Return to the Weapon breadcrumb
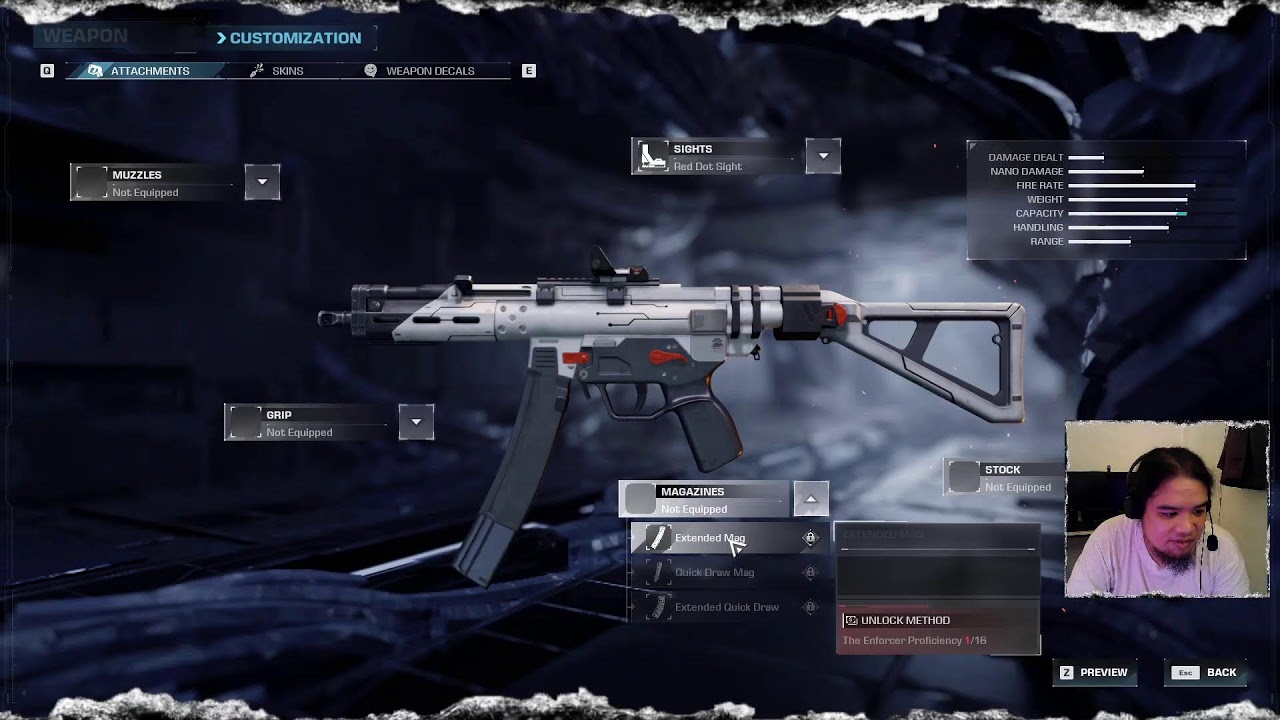This screenshot has height=720, width=1280. pos(85,37)
